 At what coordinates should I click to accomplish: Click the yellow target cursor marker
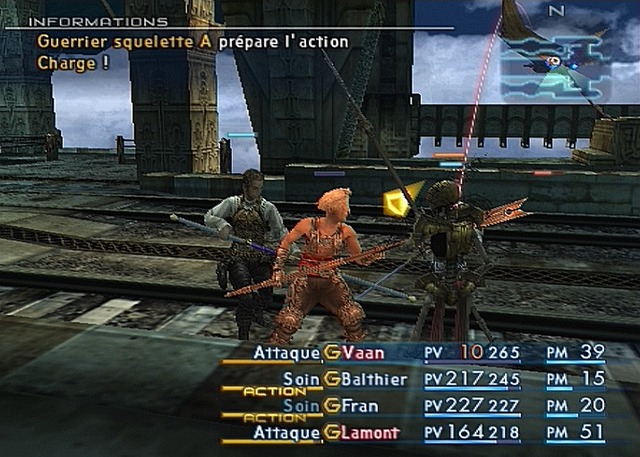pyautogui.click(x=398, y=202)
